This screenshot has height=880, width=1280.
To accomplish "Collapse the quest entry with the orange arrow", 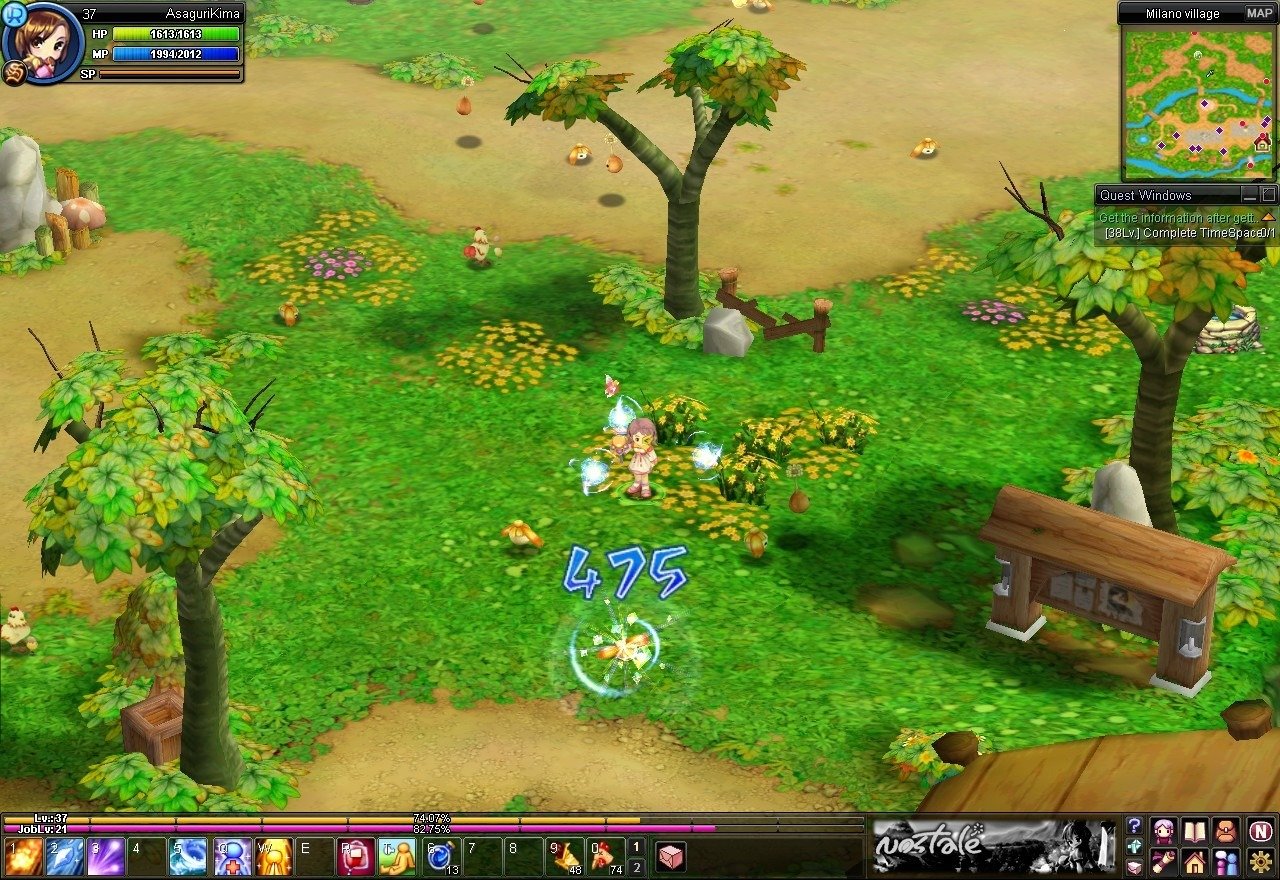I will tap(1268, 217).
